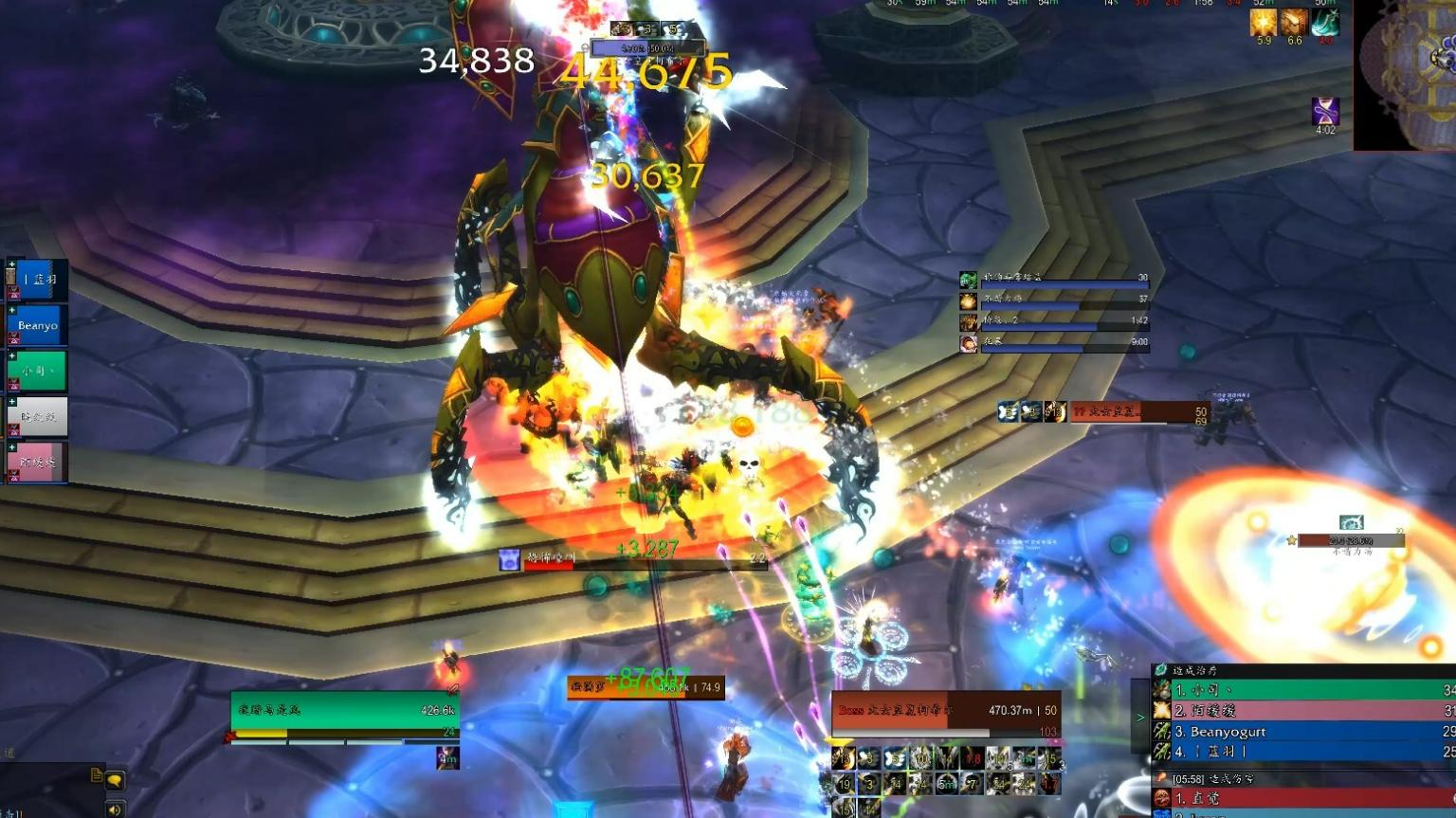Screen dimensions: 1456x818
Task: Click the boss target frame
Action: (945, 713)
